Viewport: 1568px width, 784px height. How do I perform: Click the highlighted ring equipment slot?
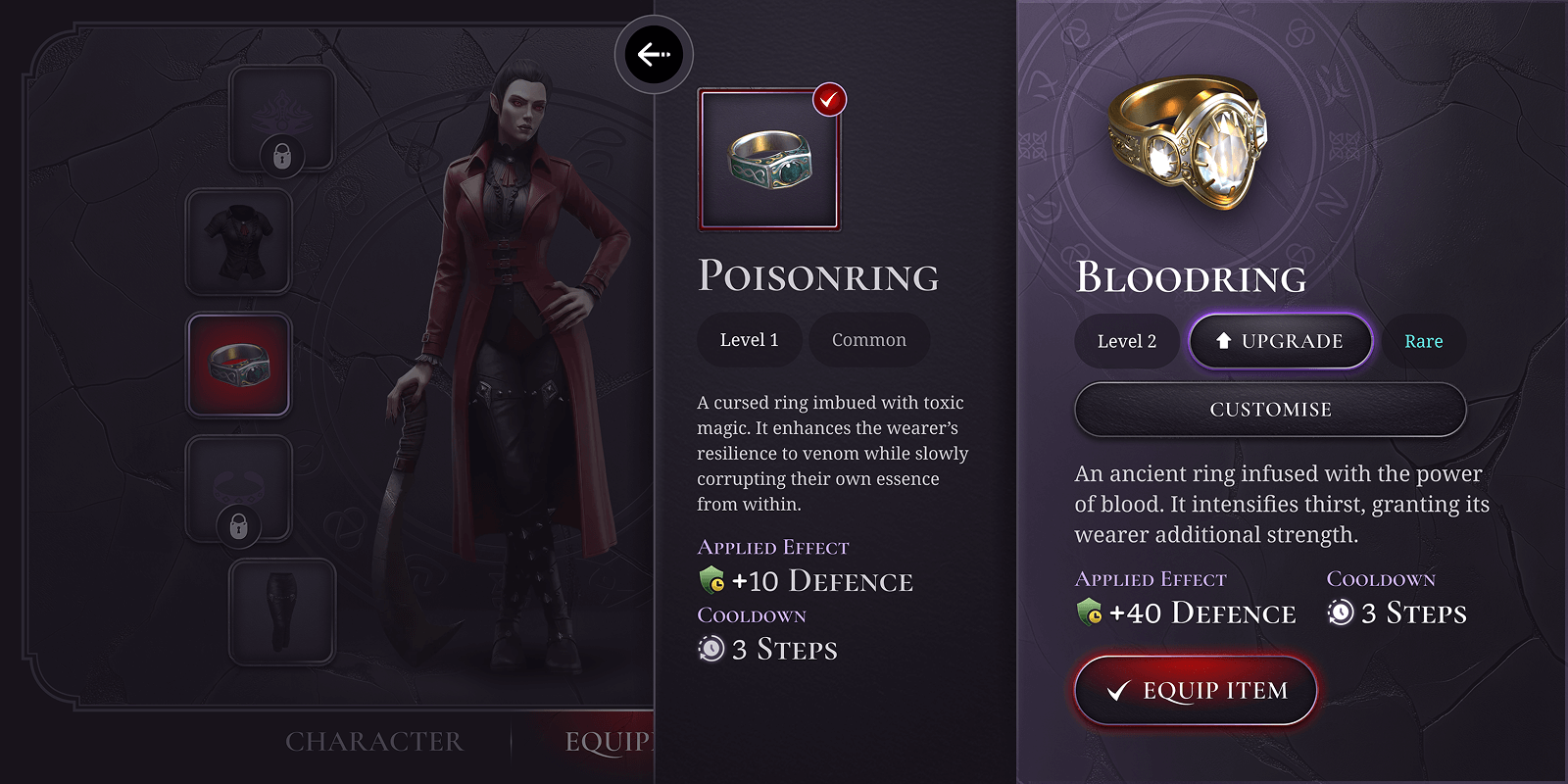[x=239, y=366]
